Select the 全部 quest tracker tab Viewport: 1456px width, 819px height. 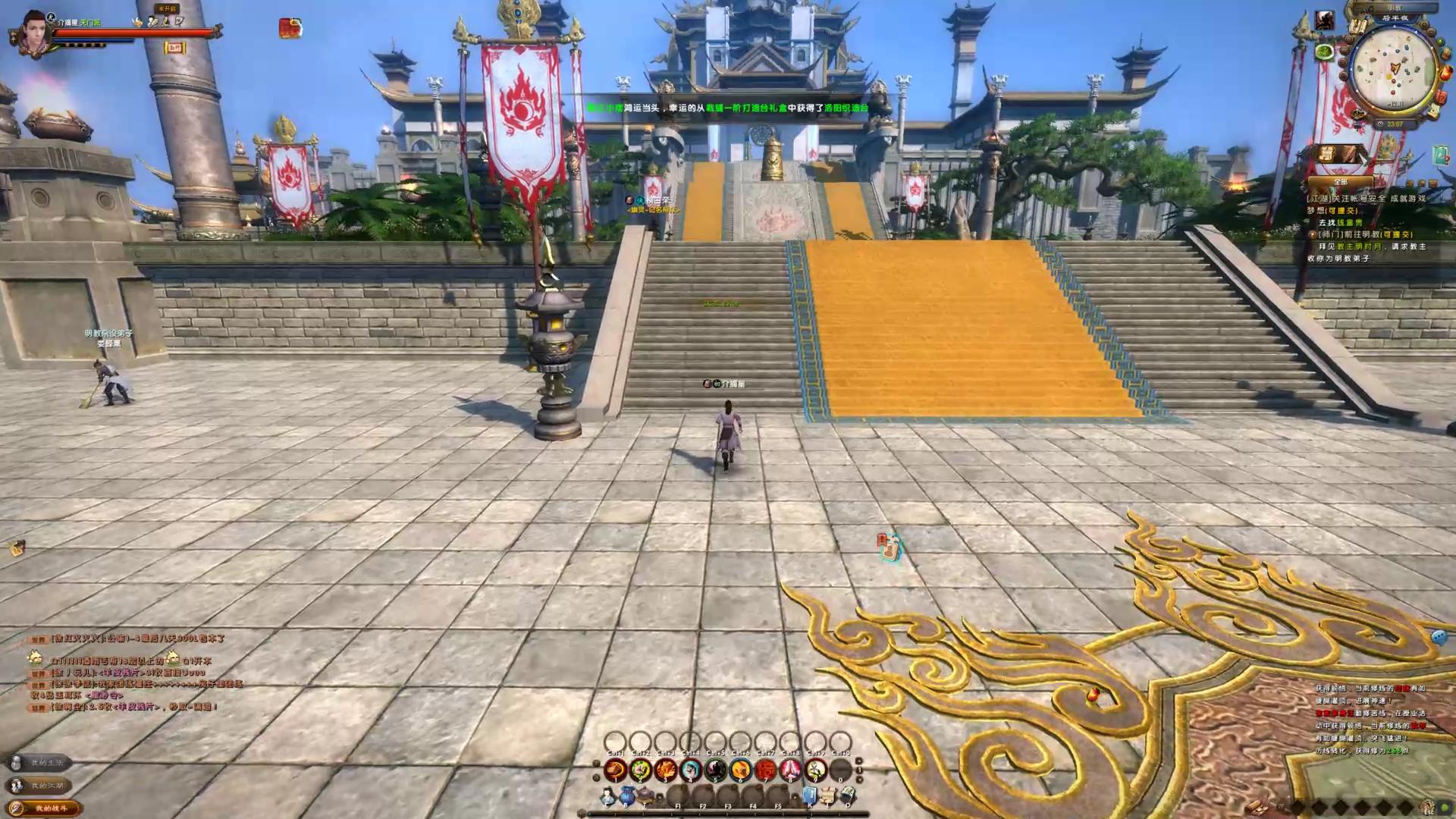click(1340, 182)
